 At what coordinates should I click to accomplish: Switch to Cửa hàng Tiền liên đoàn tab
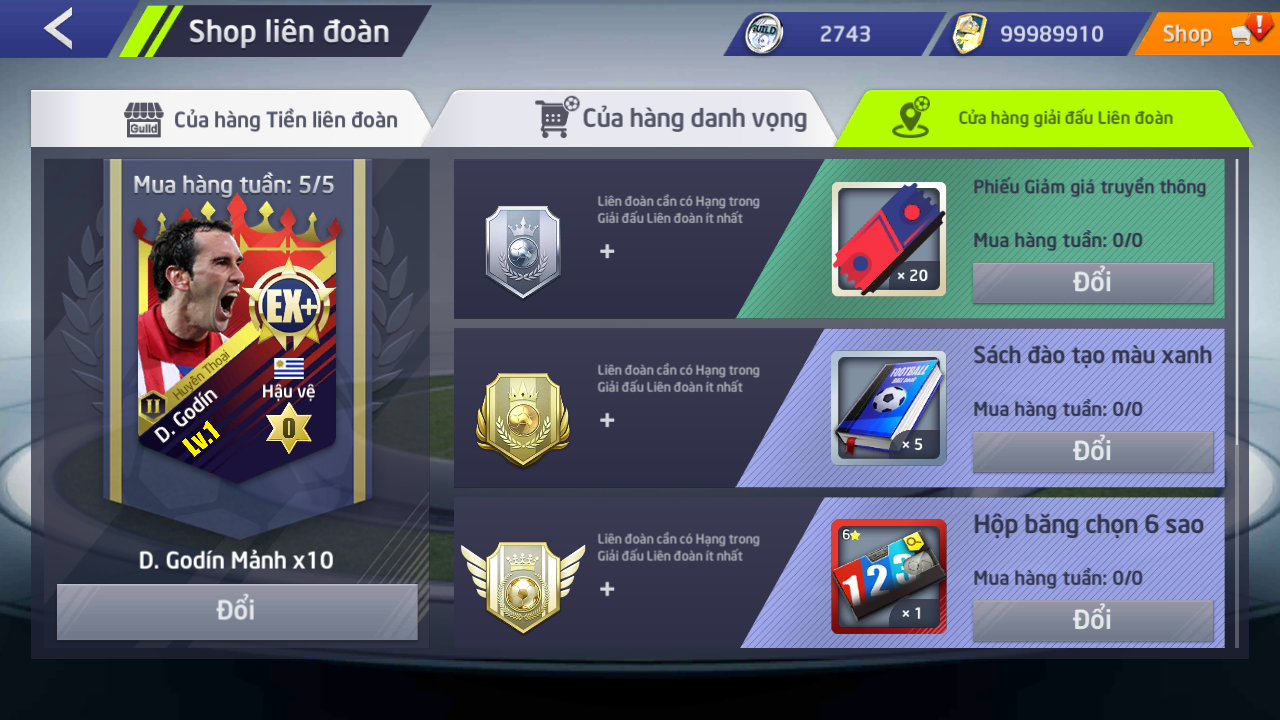click(x=260, y=120)
